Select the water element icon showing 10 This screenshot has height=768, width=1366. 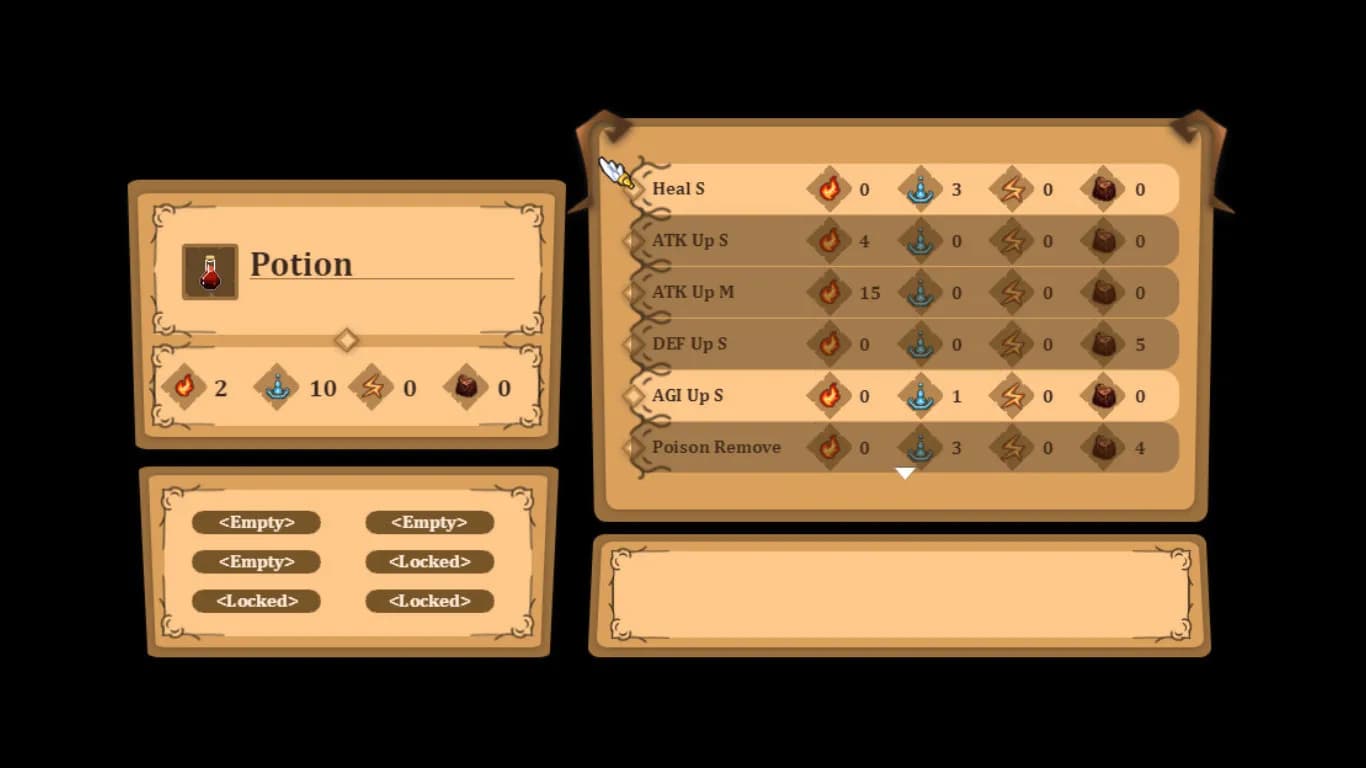click(x=276, y=388)
